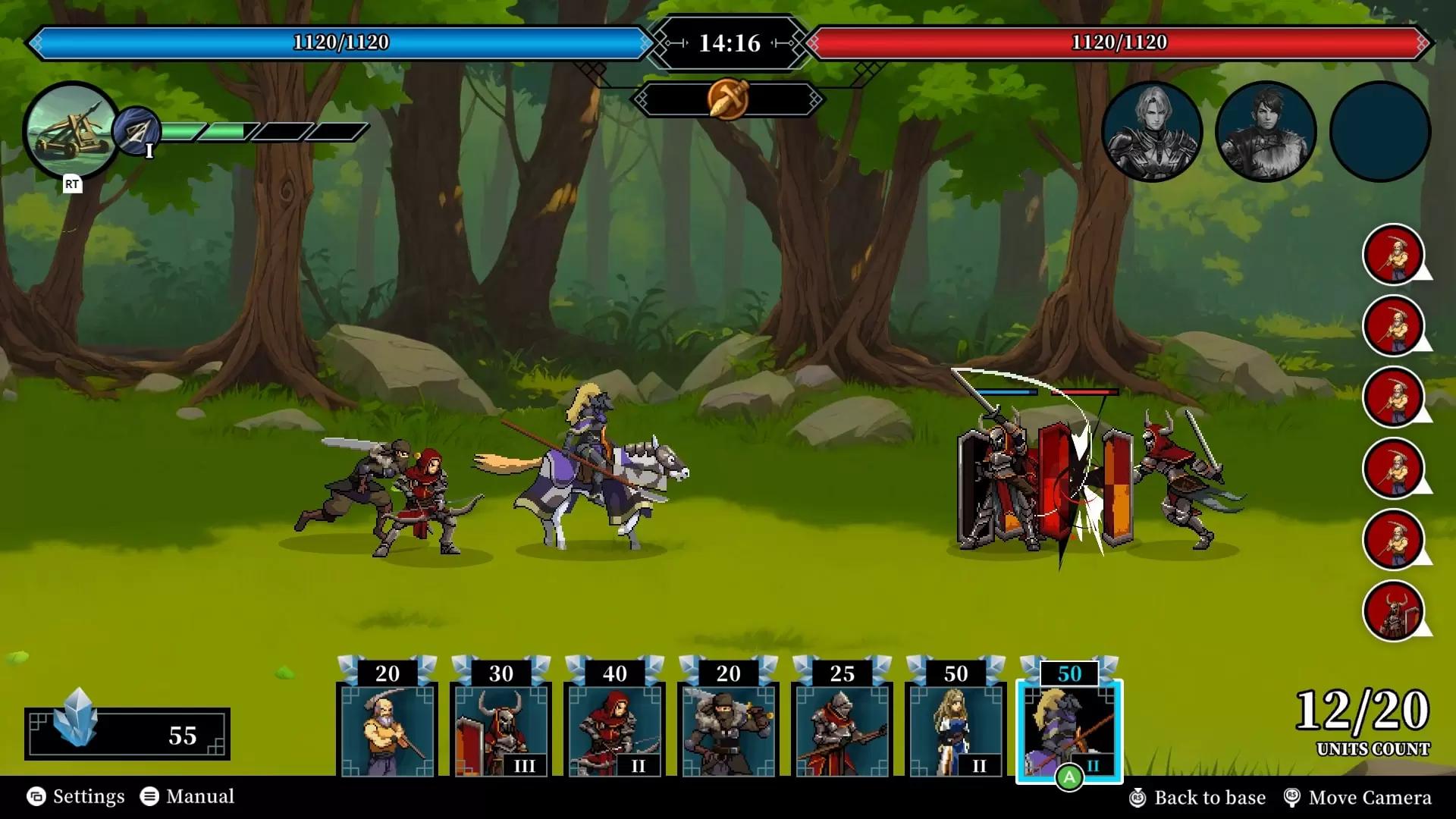Choose the red hooded archer card
The width and height of the screenshot is (1456, 819).
[614, 728]
